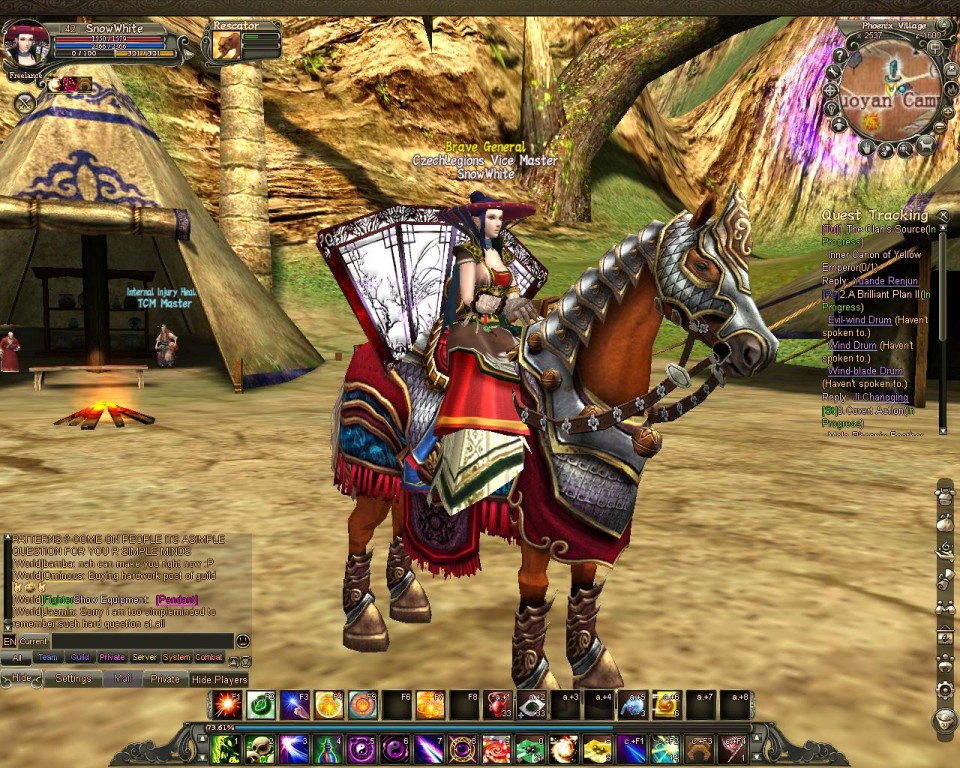Activate the skull skill in slot 2
Viewport: 960px width, 768px height.
click(x=260, y=747)
